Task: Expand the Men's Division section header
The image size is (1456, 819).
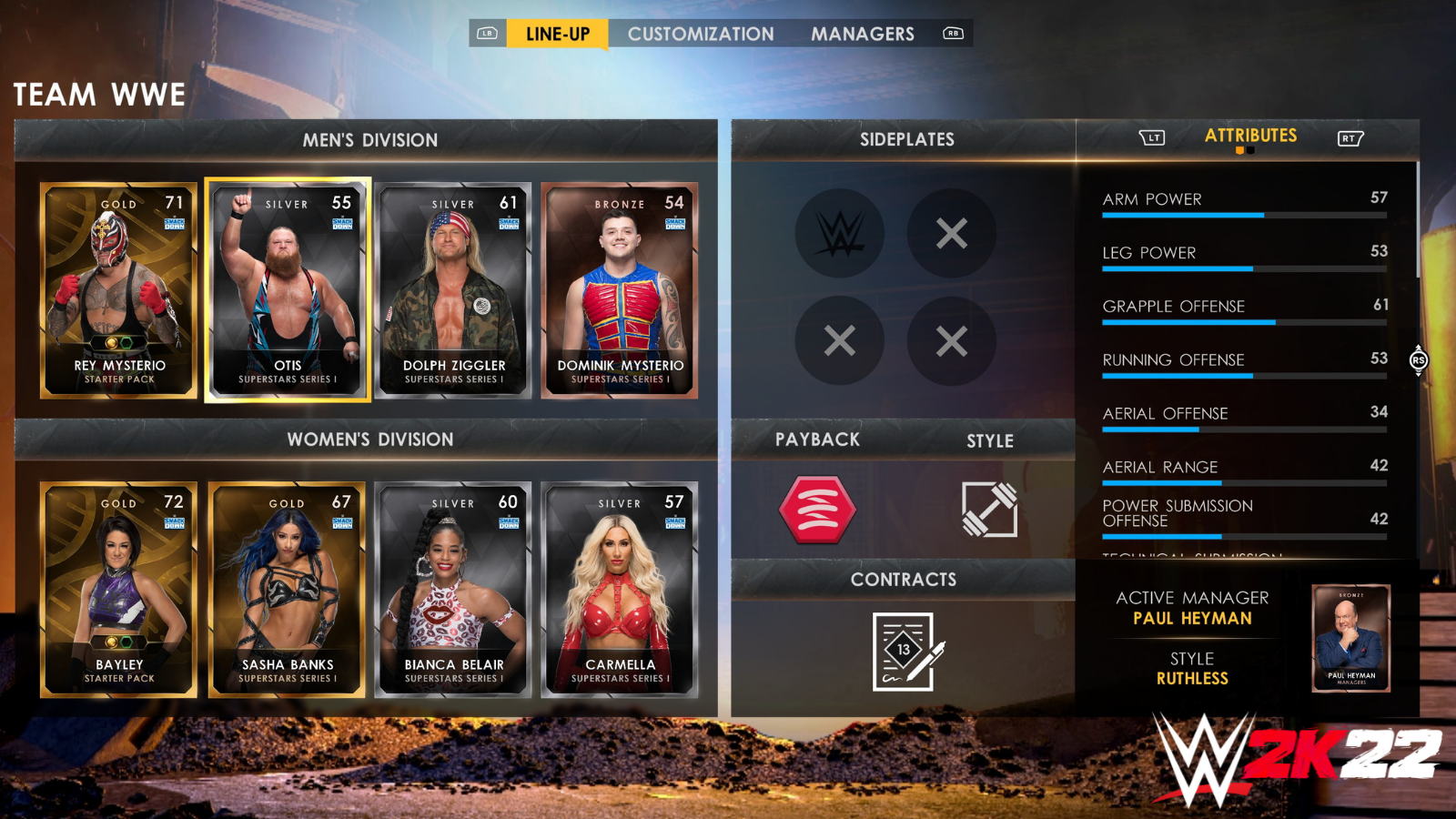Action: click(x=369, y=139)
